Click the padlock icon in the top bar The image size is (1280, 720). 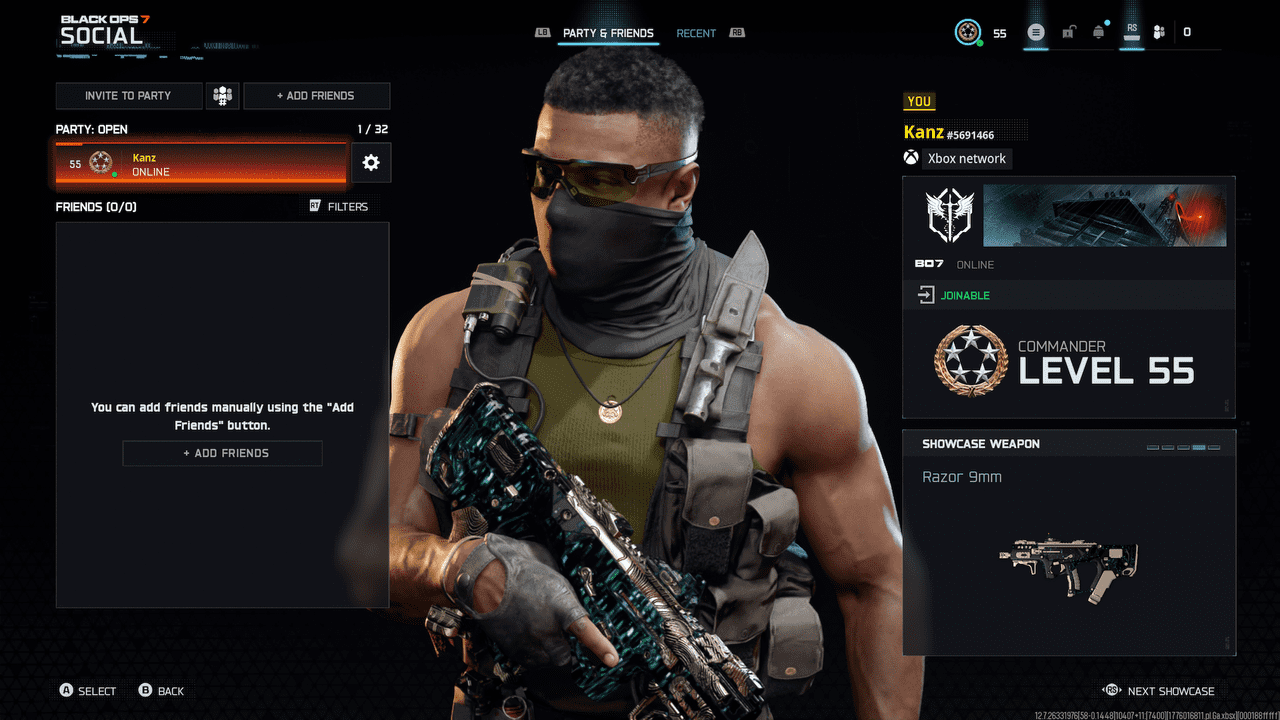click(1068, 31)
